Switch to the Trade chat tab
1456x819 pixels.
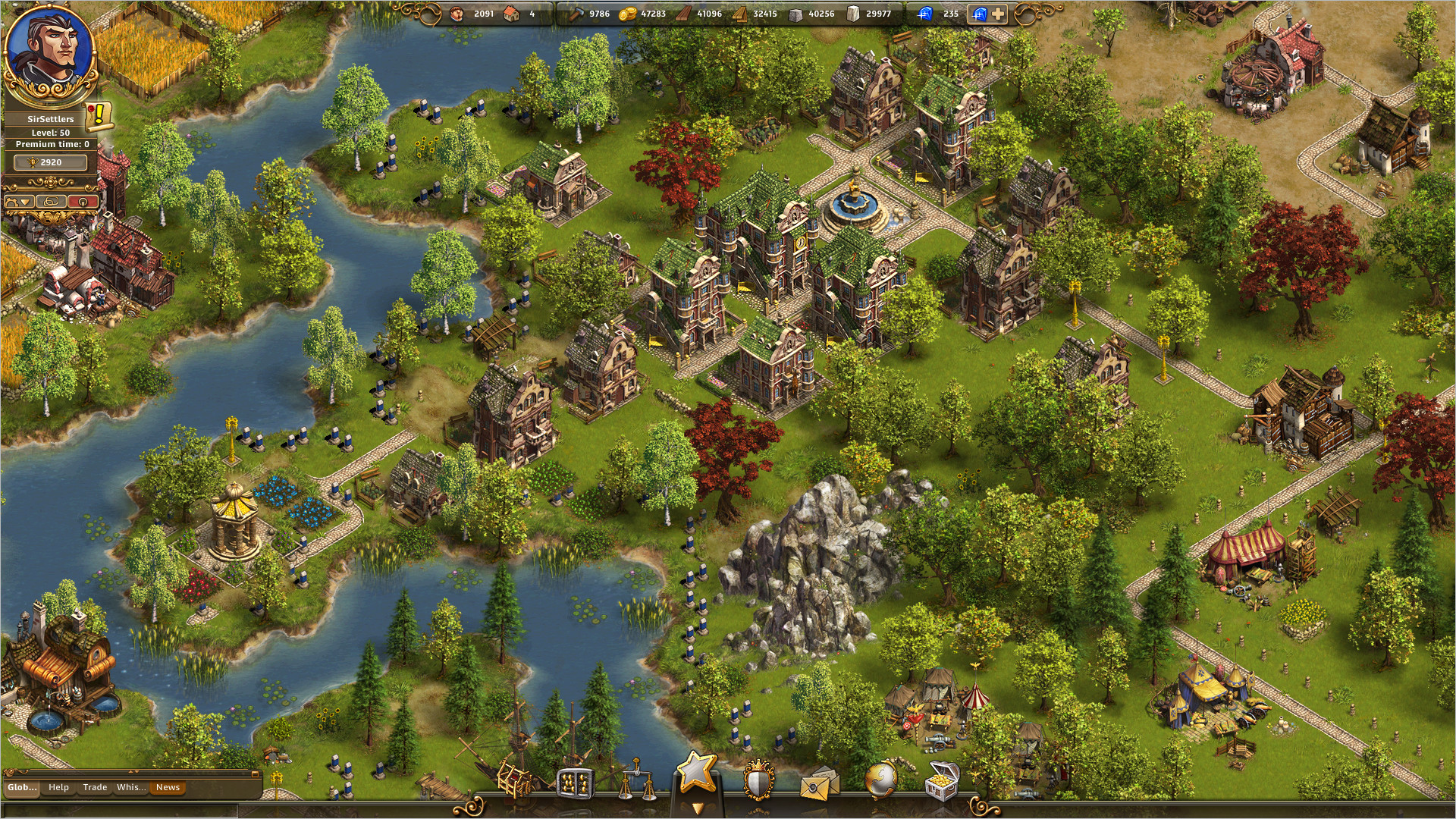click(96, 788)
